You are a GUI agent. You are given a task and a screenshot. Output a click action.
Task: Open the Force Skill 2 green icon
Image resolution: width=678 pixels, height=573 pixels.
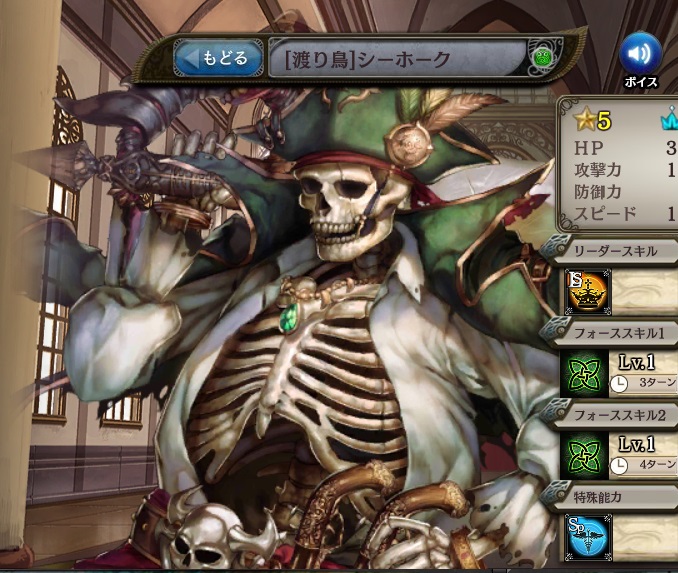(x=583, y=452)
